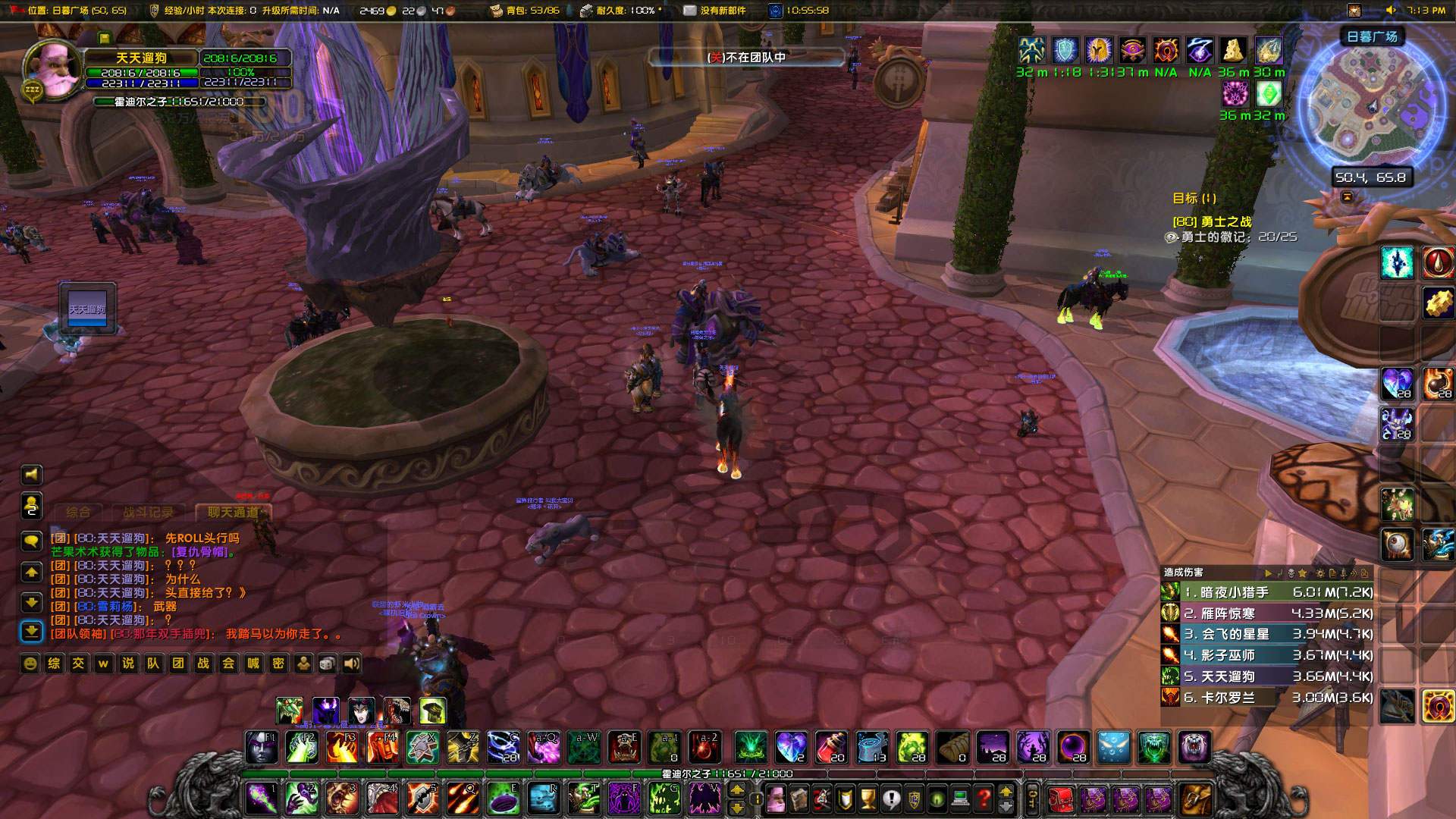Open the key ring icon beside the bags

(x=1032, y=800)
